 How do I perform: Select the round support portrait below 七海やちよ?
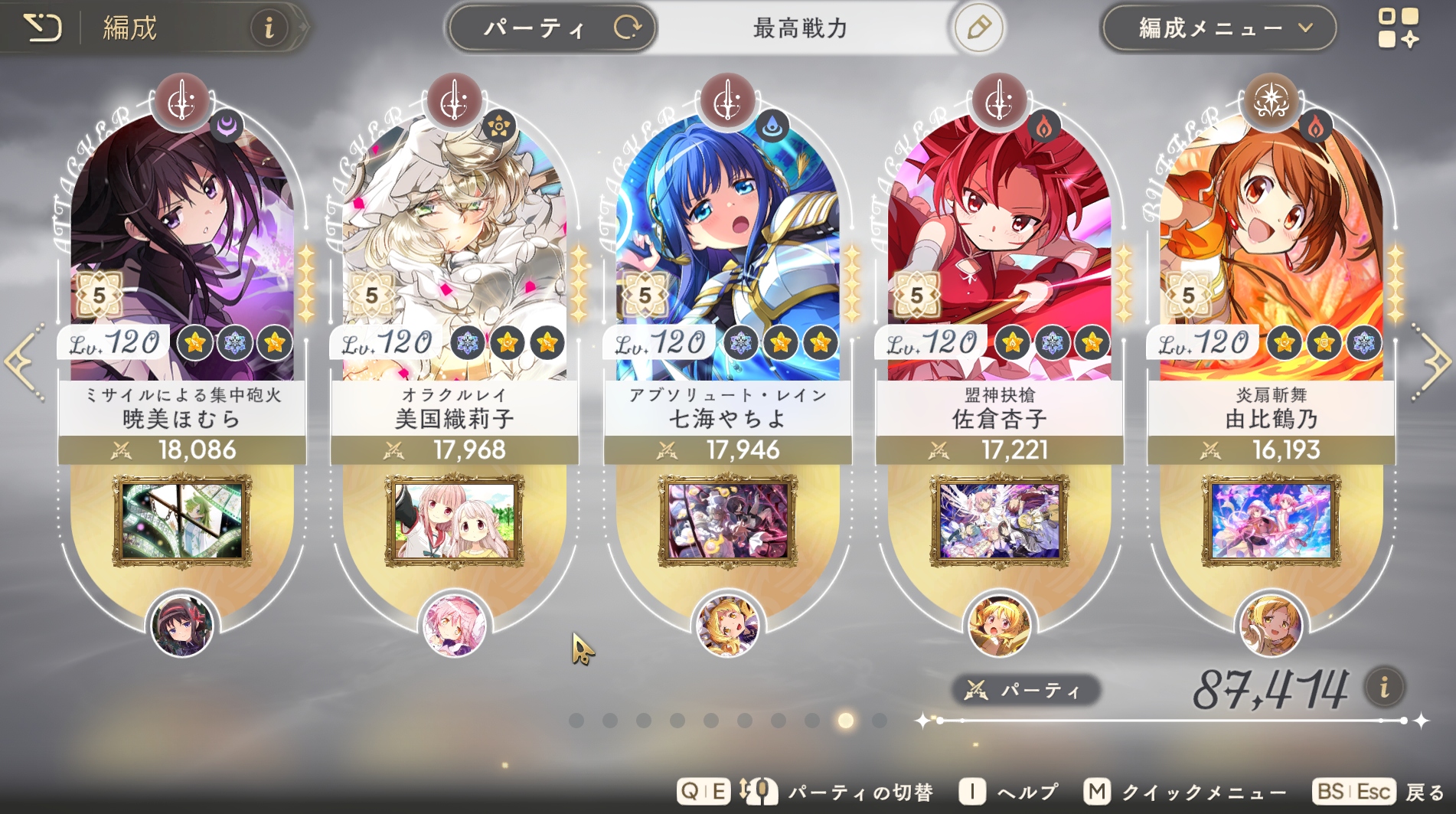[x=727, y=626]
